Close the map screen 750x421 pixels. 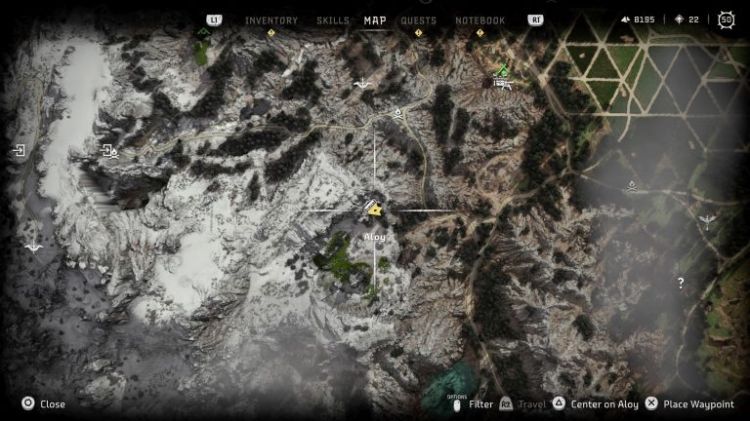44,404
